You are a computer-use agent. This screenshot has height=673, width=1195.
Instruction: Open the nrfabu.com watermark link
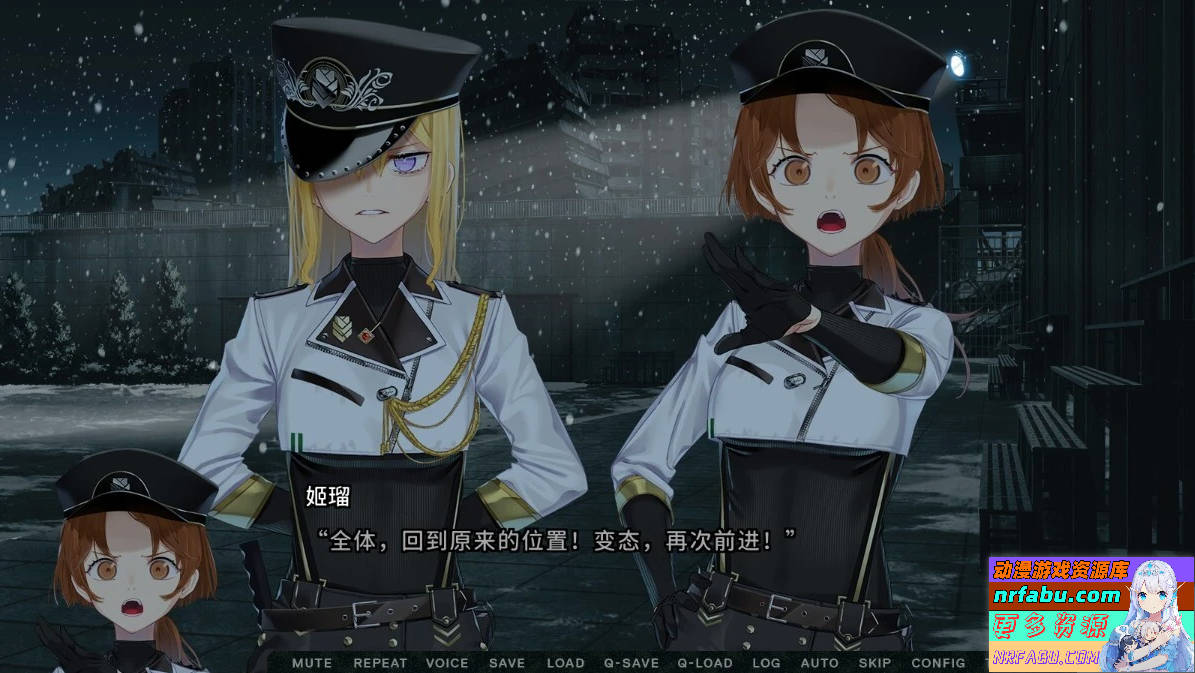click(x=1056, y=596)
